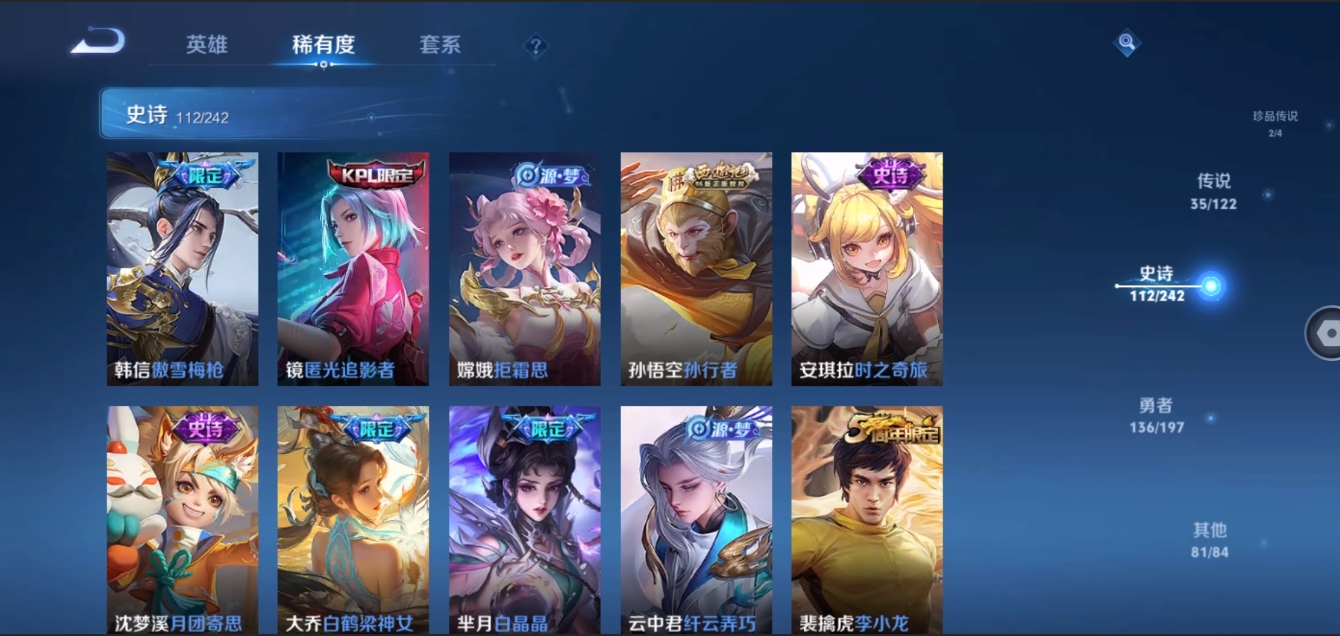The image size is (1340, 636).
Task: Pick the 沈梦溪 月团寄思 skin card
Action: pos(182,520)
